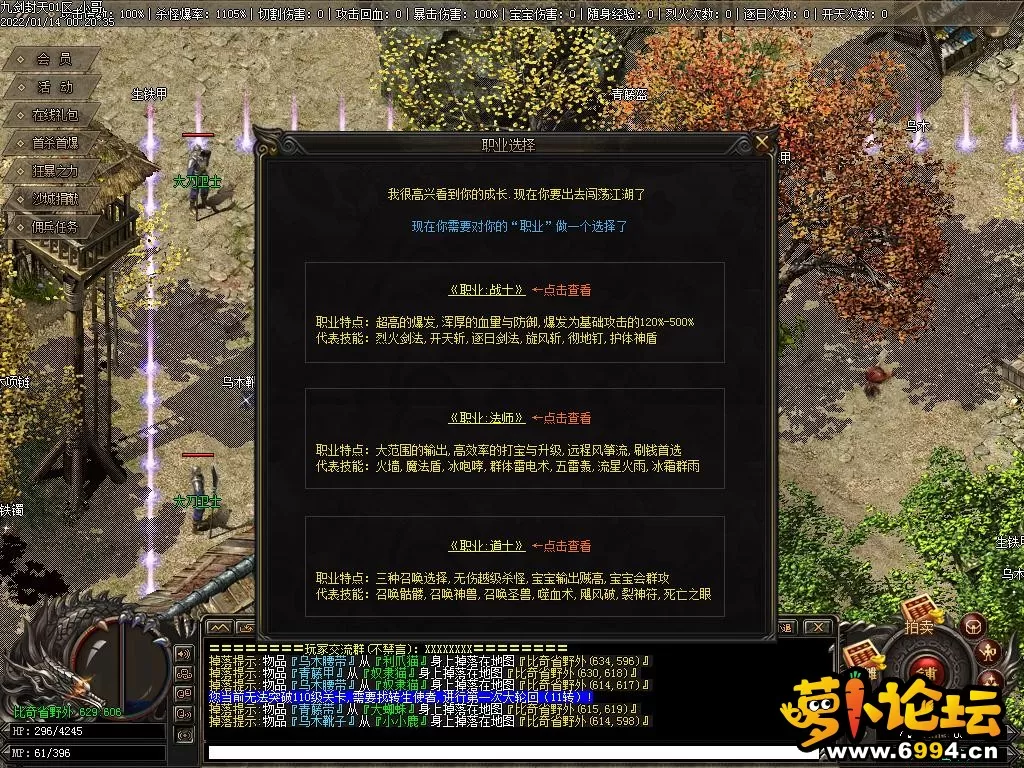Claim rewards via the 在线礼包 button

click(53, 115)
